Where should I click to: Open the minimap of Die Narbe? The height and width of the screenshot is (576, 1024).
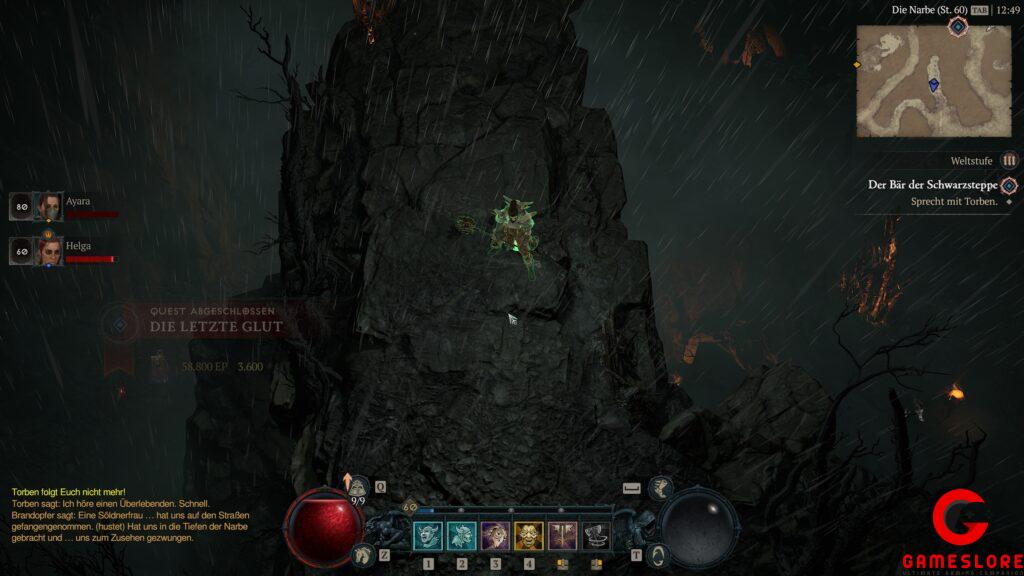point(933,80)
